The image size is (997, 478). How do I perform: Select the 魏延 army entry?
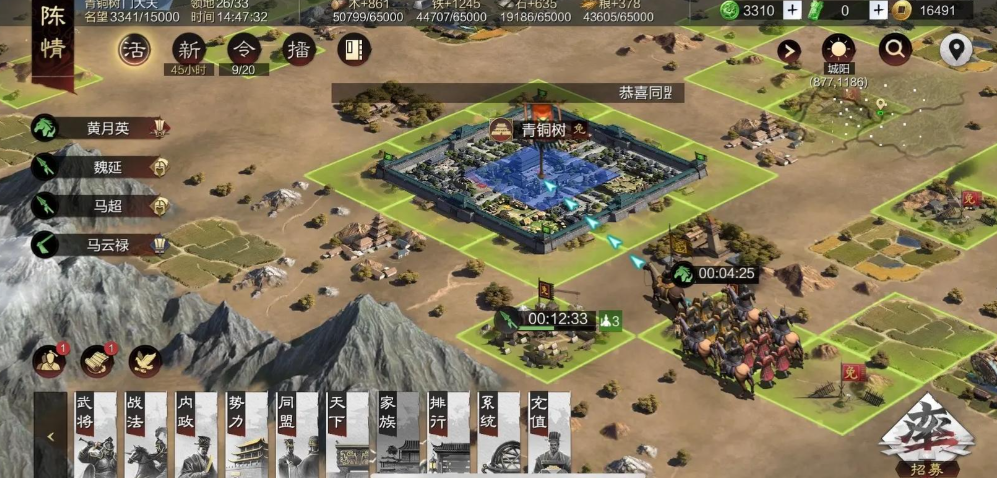pos(101,167)
